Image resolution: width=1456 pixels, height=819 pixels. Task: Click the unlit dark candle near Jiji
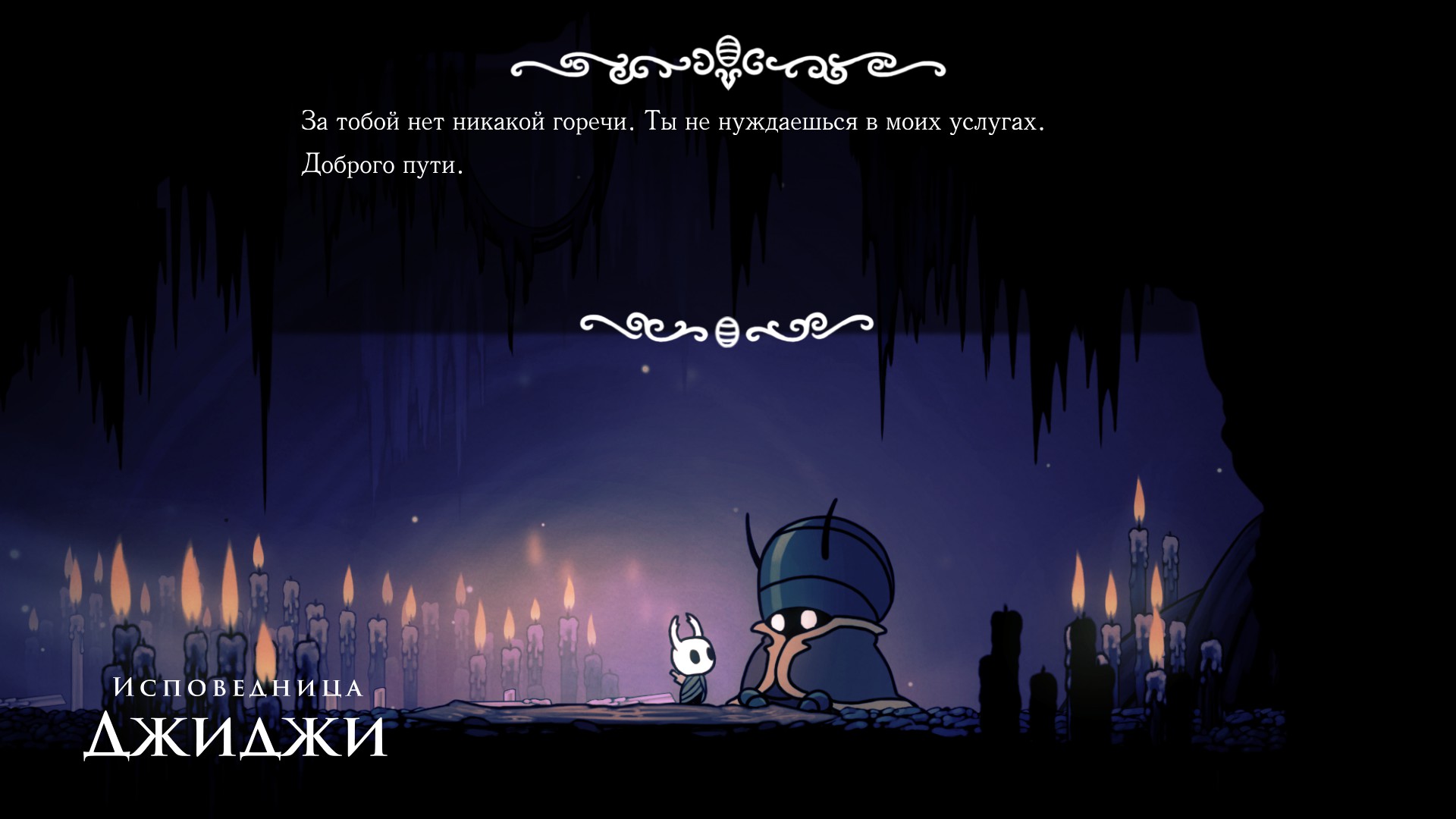pos(1001,660)
